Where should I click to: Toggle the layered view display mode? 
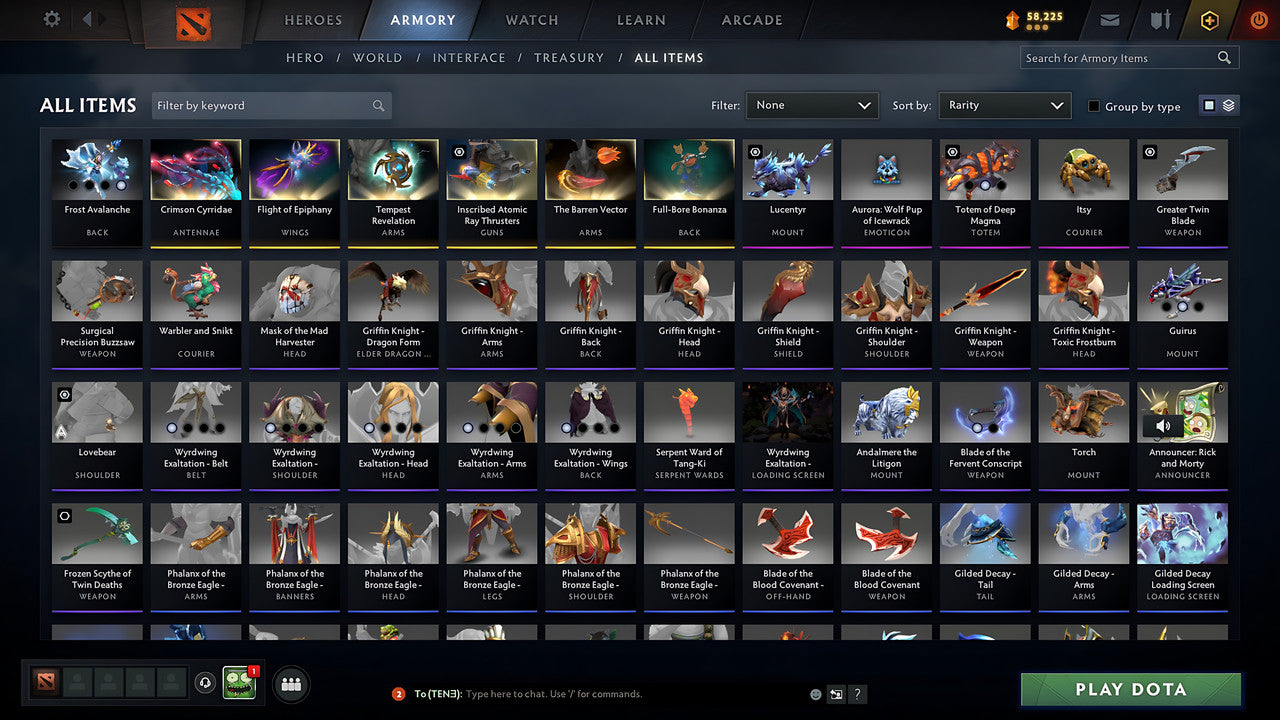[x=1229, y=105]
